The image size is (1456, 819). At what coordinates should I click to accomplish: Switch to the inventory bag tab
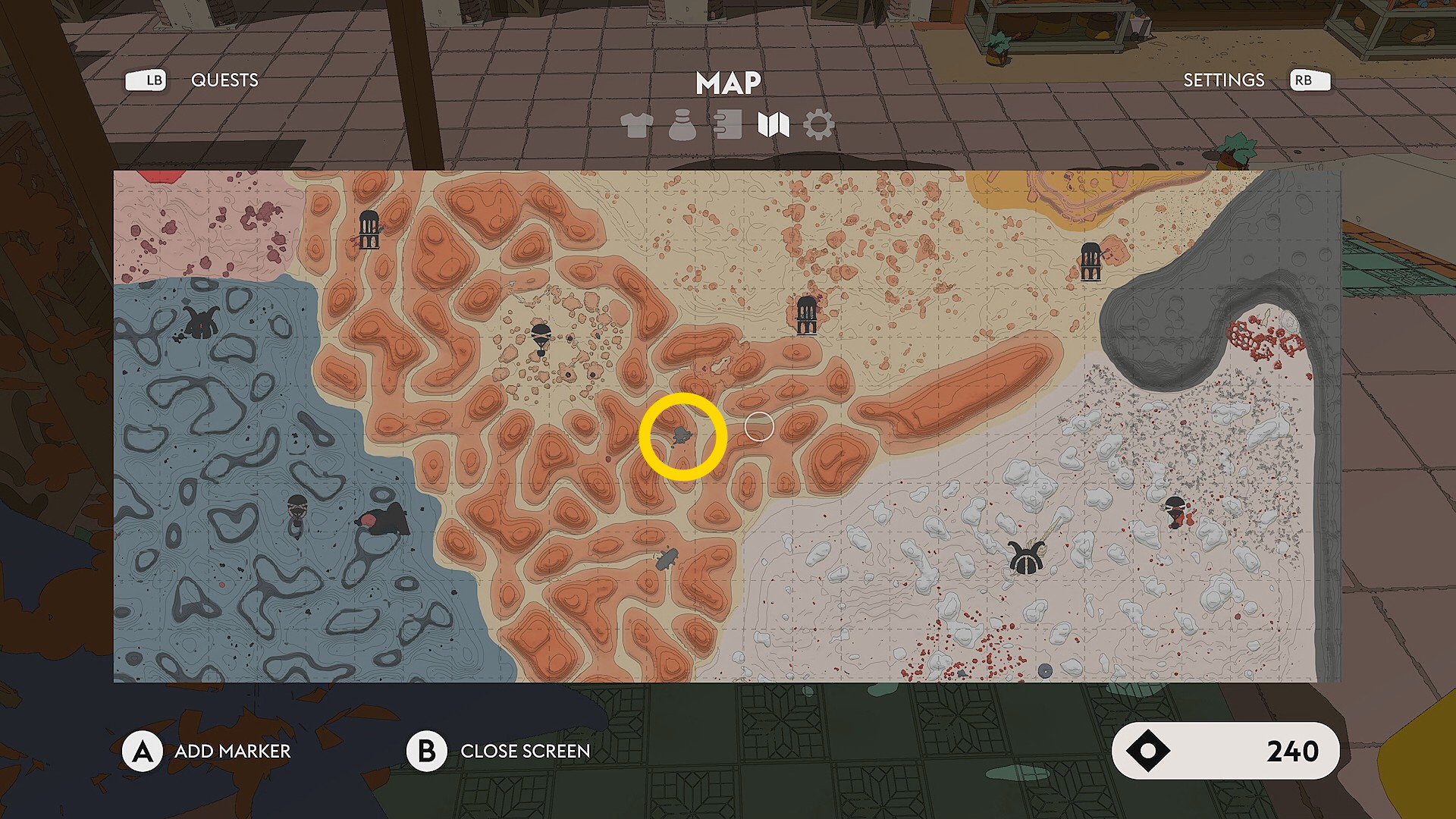pos(682,125)
